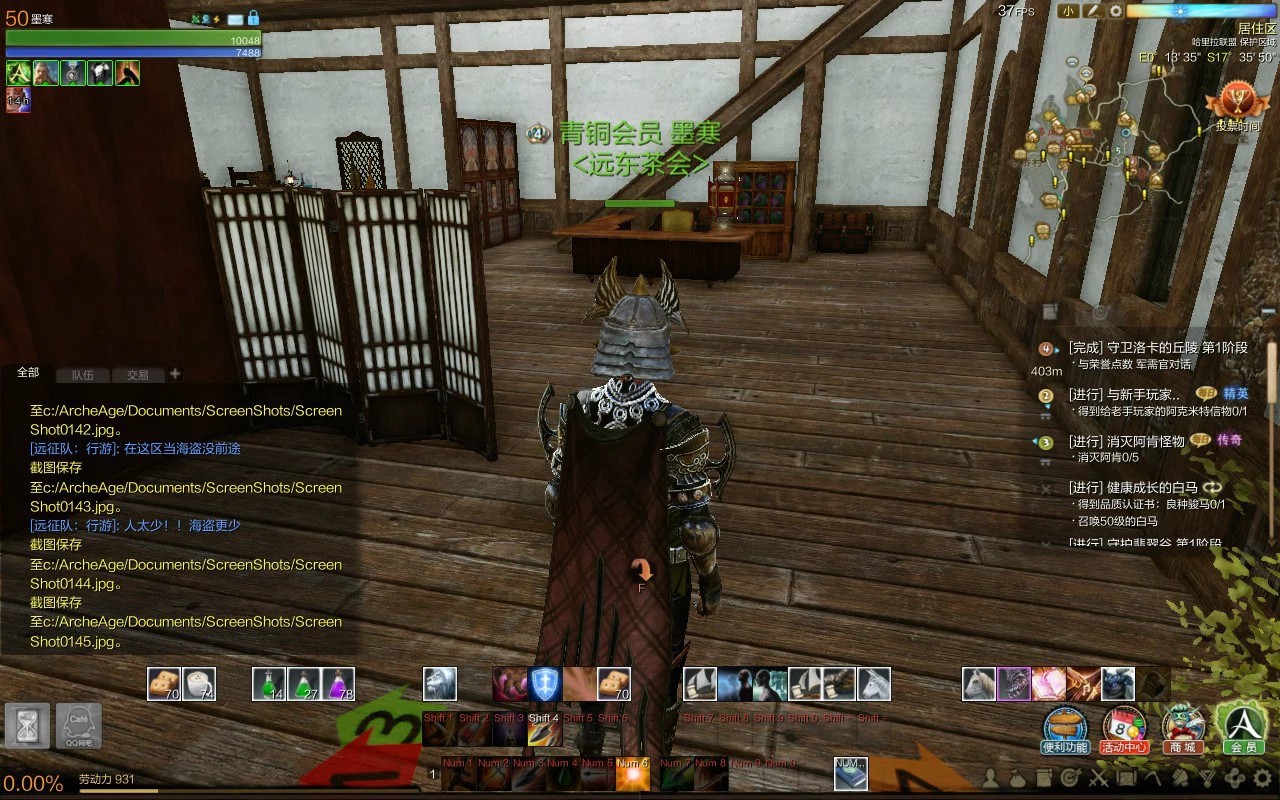Open the 商城 shop

[1183, 729]
